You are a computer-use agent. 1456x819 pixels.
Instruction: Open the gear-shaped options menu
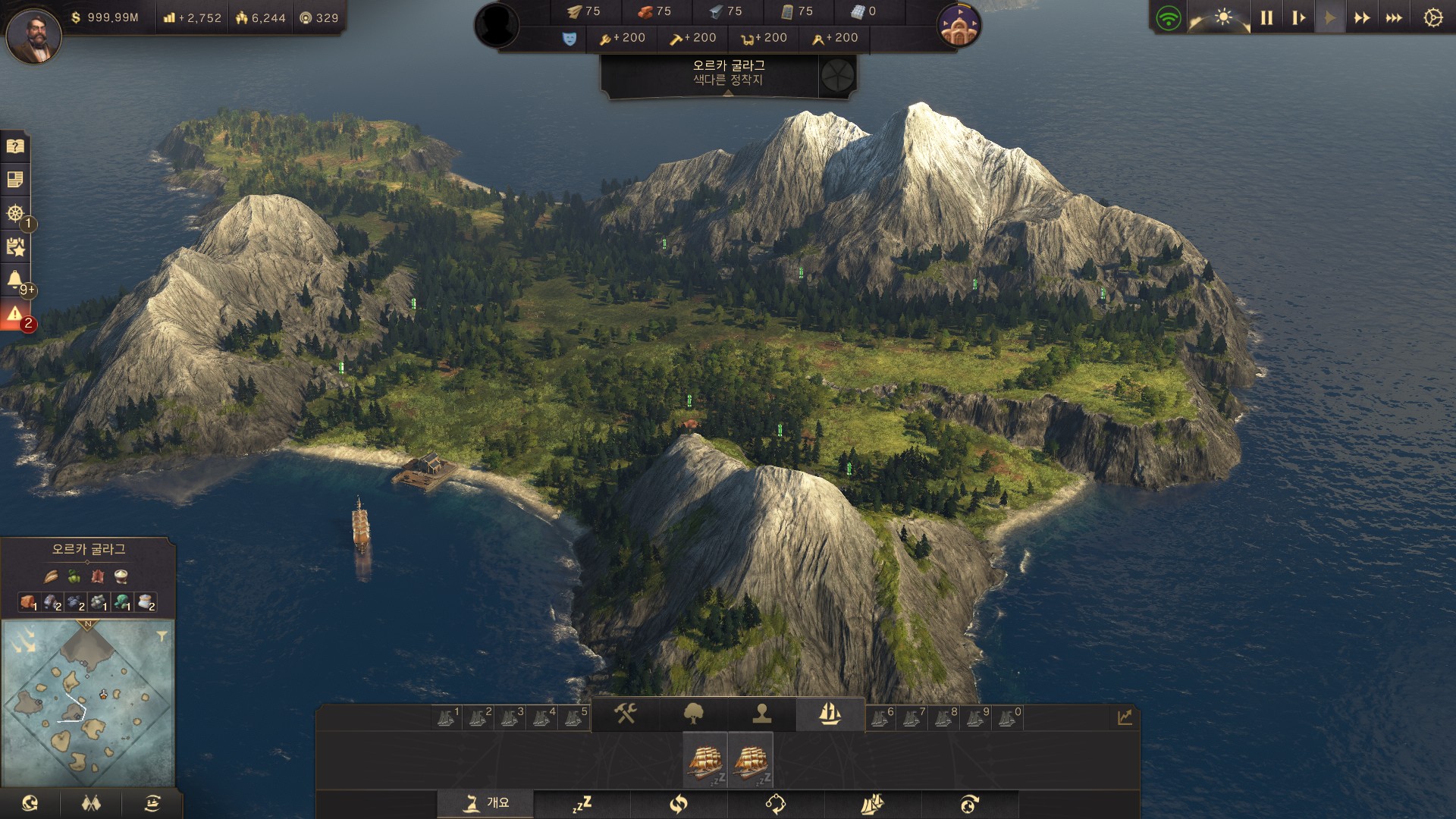coord(1432,17)
